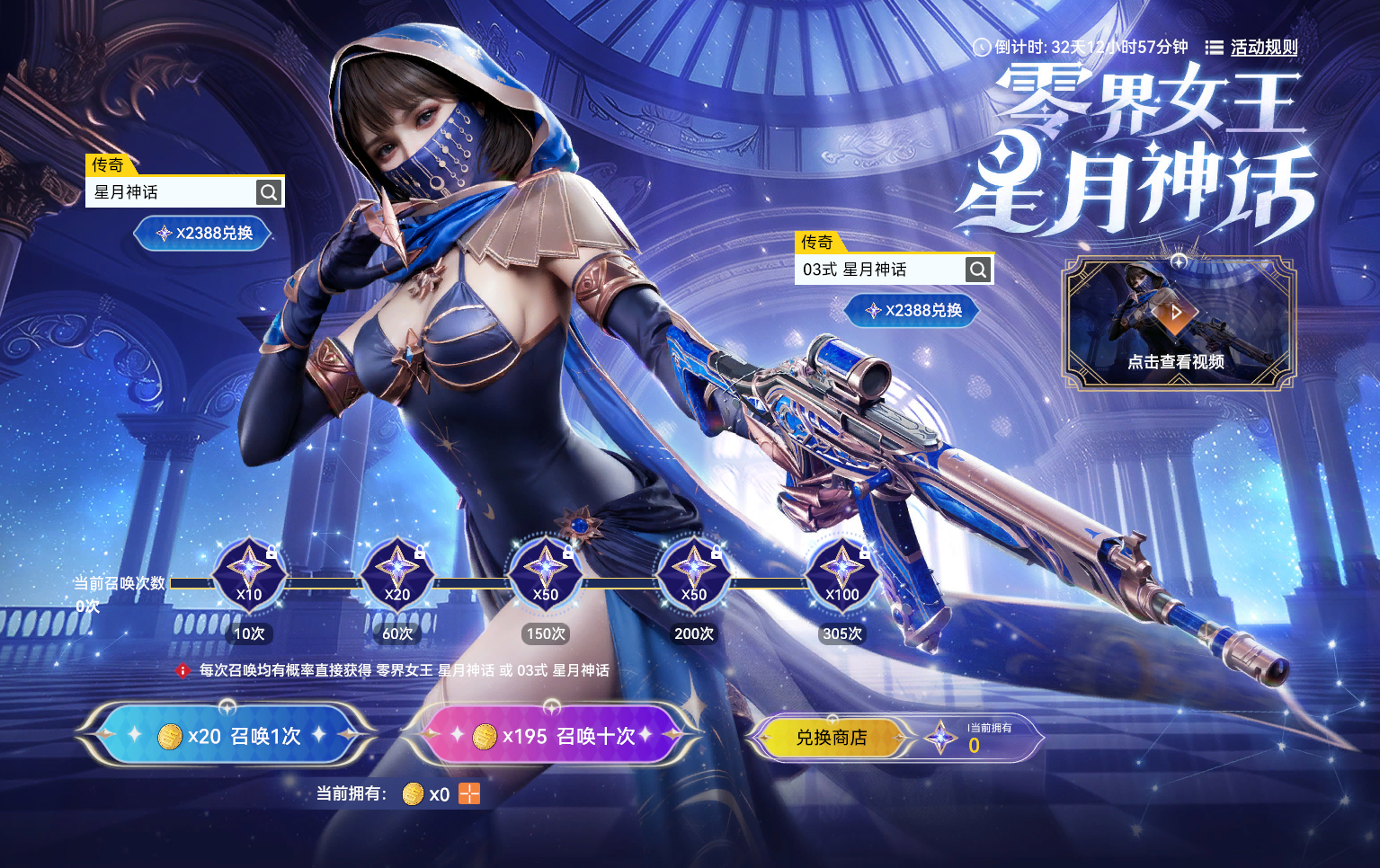The image size is (1380, 868).
Task: Summon ten times for x195 coins
Action: pos(552,736)
